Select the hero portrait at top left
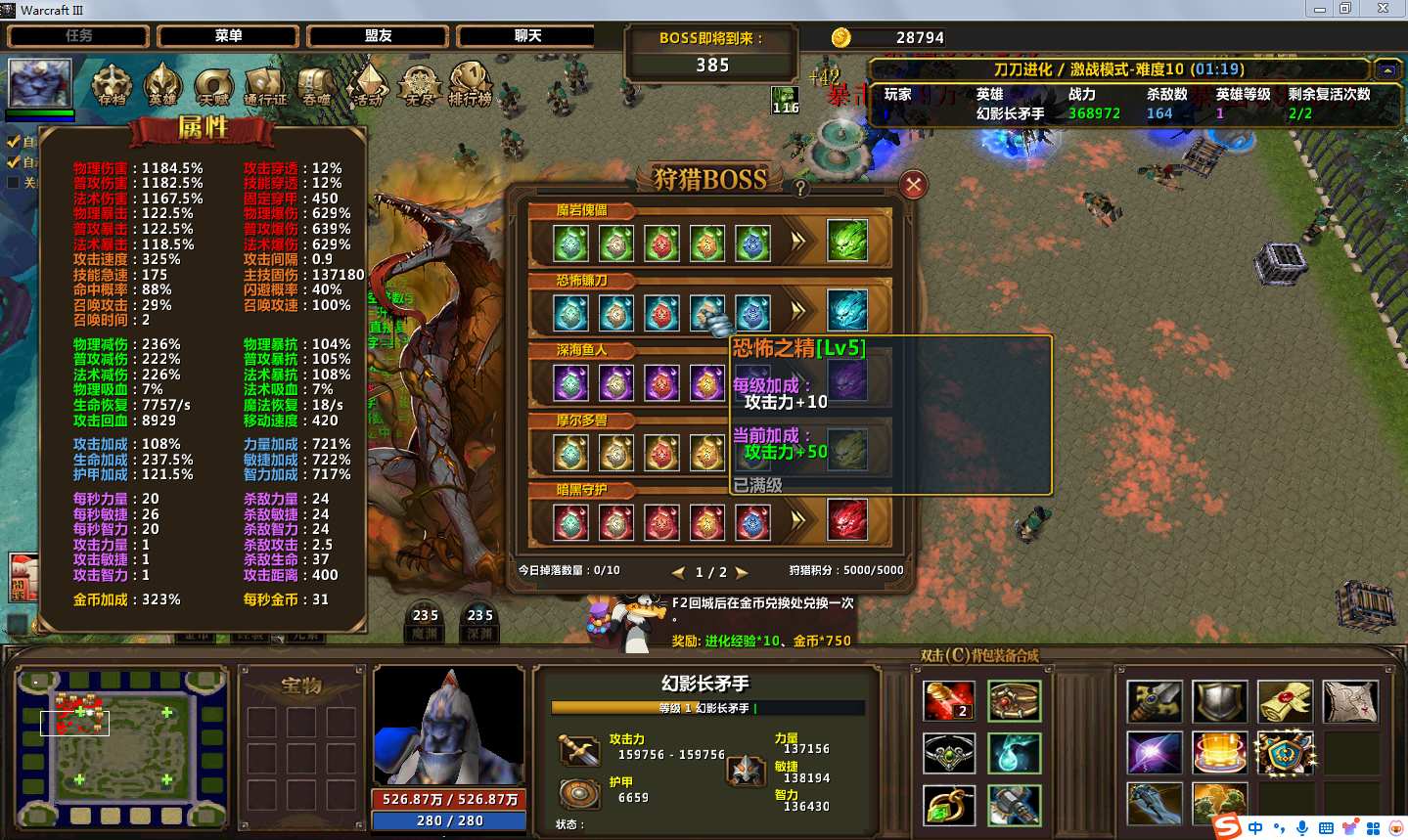The width and height of the screenshot is (1408, 840). (40, 83)
